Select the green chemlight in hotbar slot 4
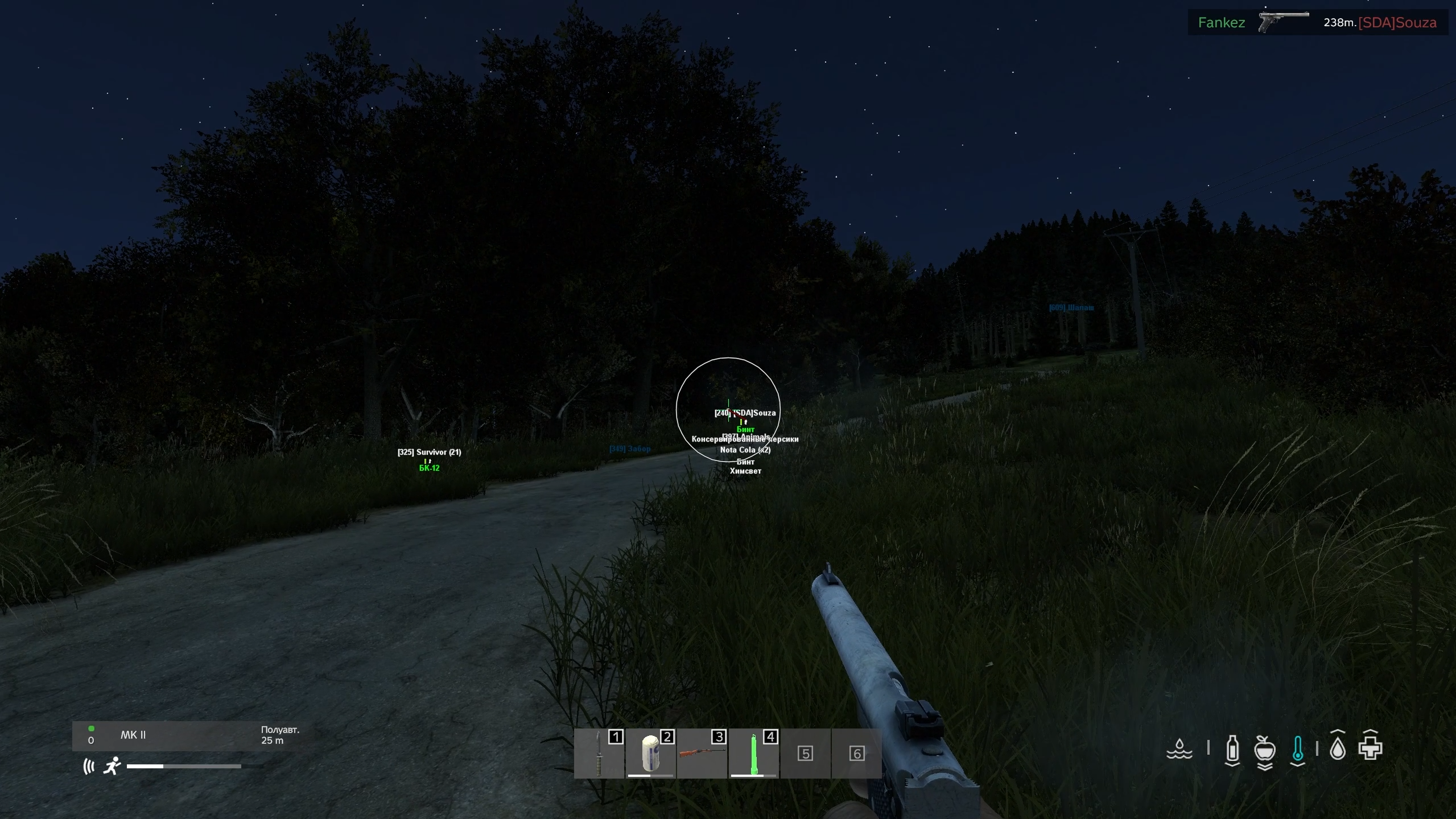 coord(753,754)
